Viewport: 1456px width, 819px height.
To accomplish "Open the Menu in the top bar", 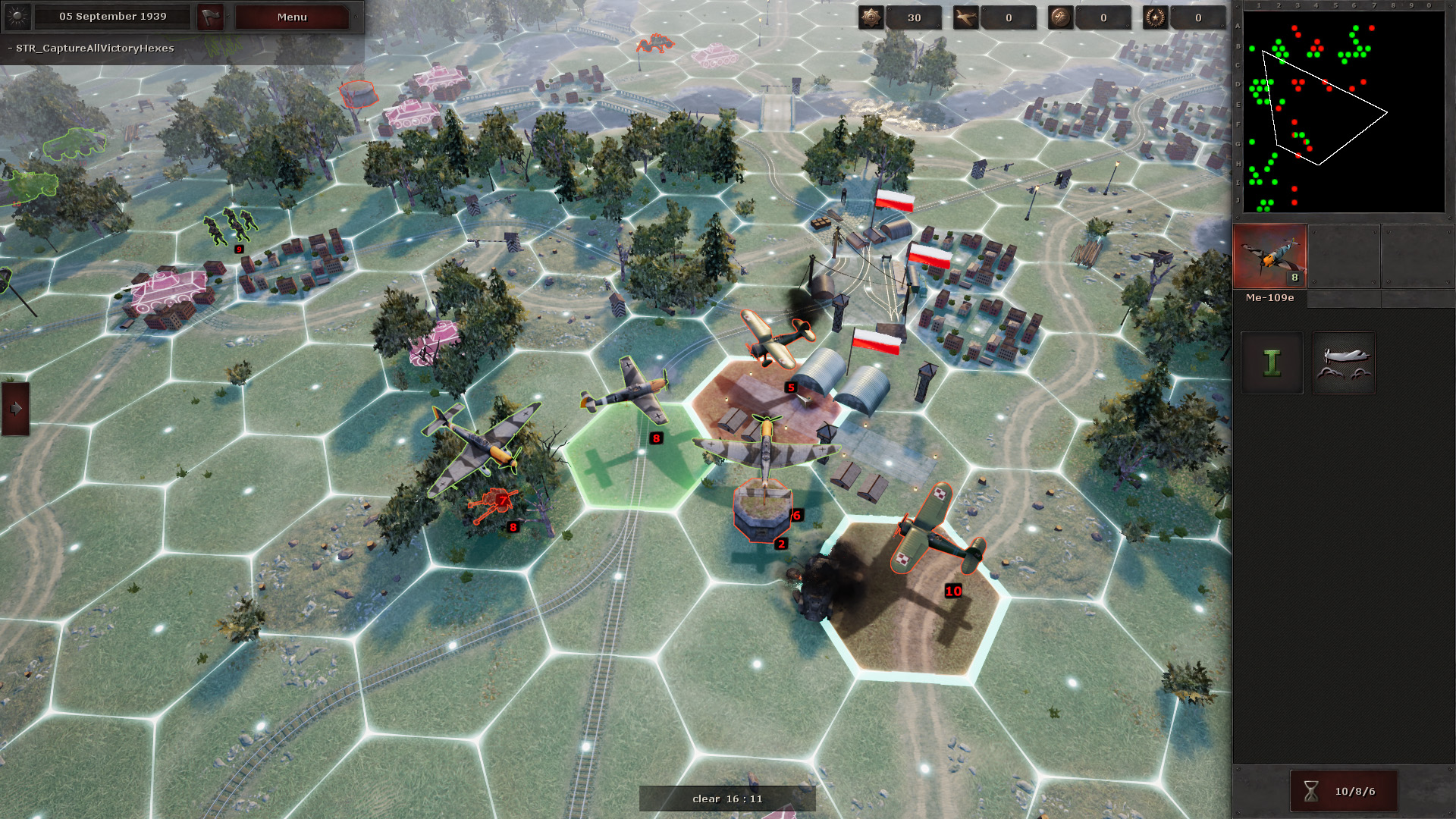I will [291, 17].
